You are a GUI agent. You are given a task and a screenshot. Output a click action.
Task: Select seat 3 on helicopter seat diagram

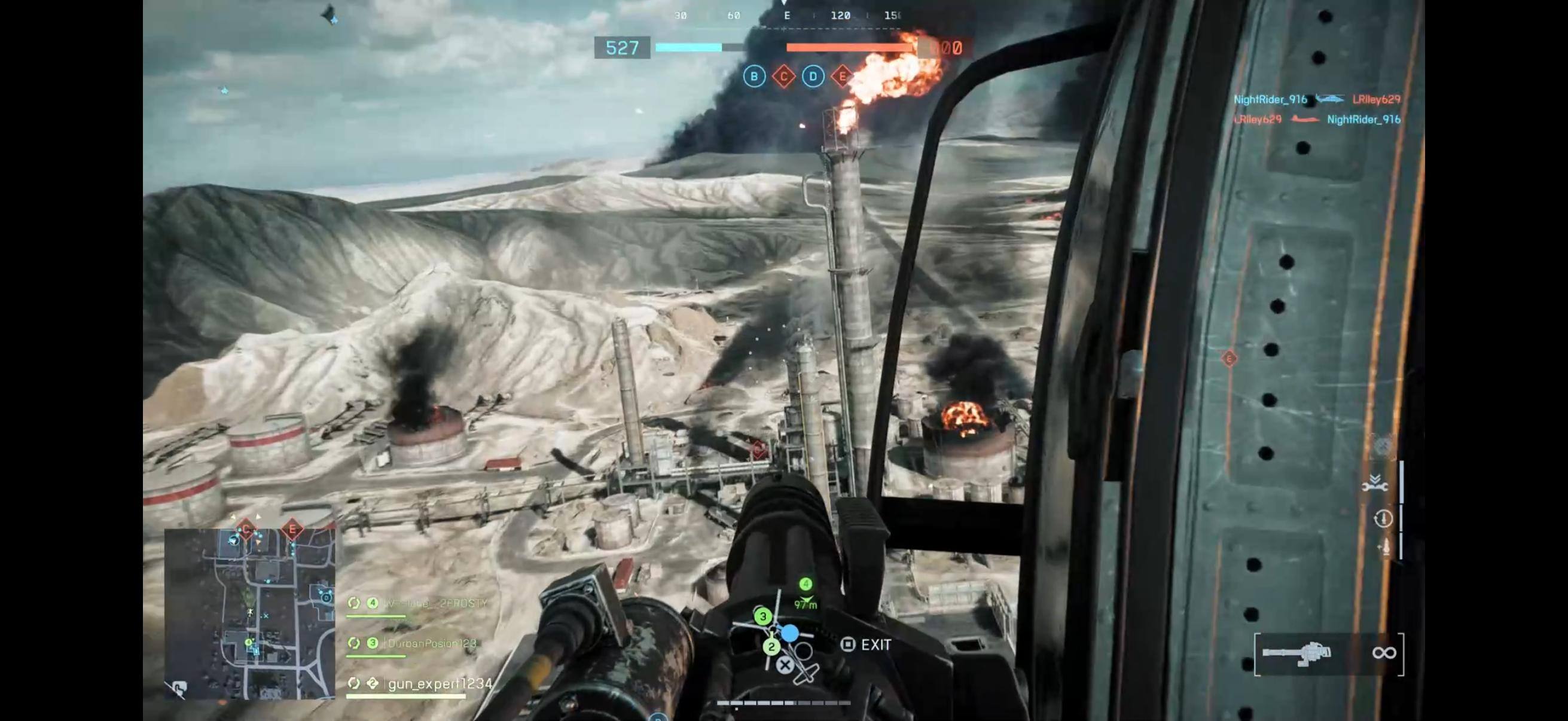tap(762, 617)
